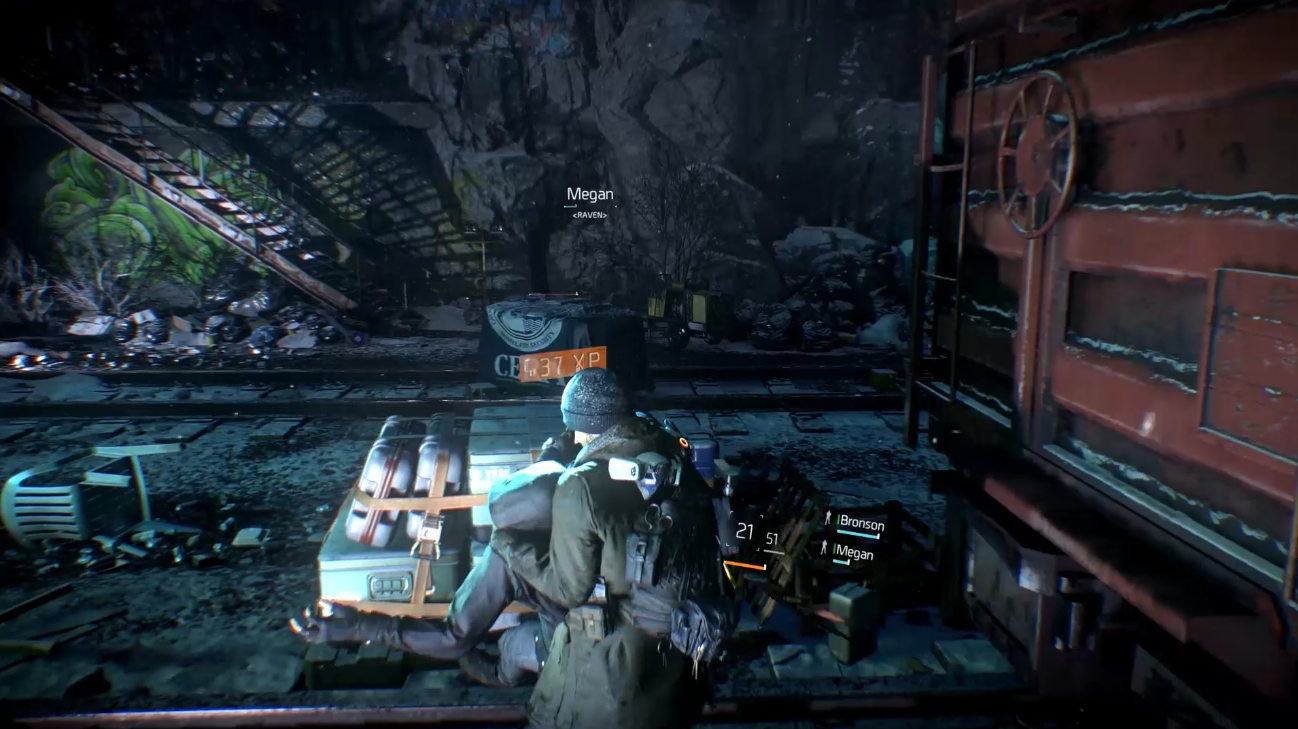Viewport: 1298px width, 729px height.
Task: Select the Bronson teammate player icon
Action: point(829,518)
